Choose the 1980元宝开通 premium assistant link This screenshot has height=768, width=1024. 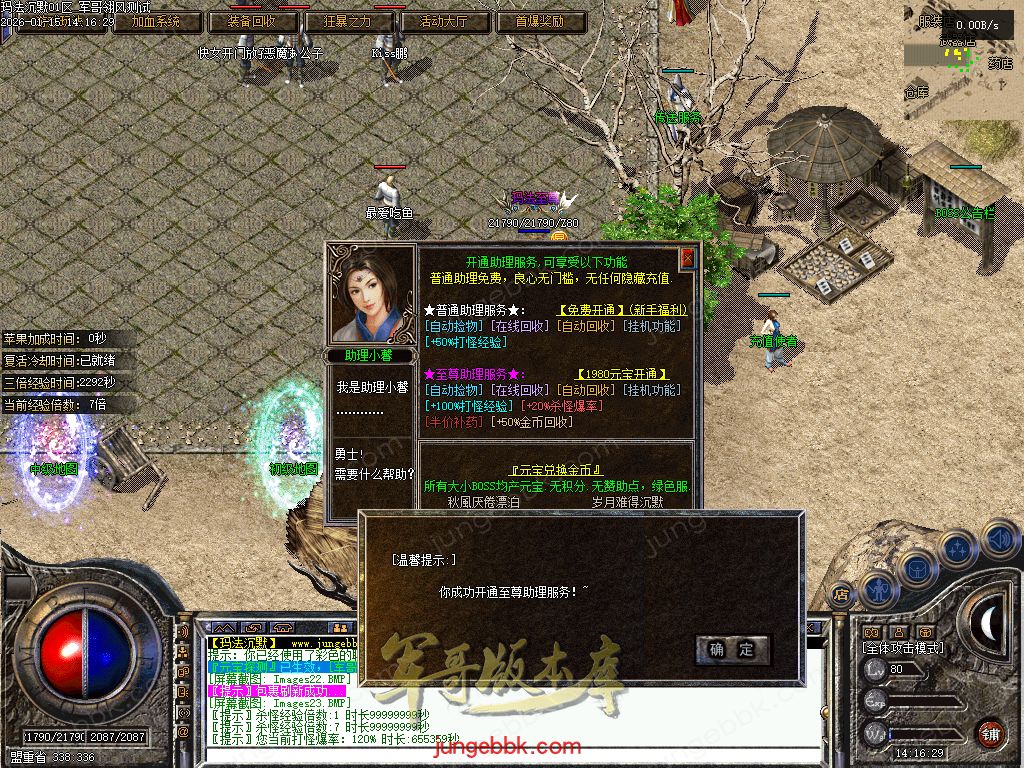pyautogui.click(x=621, y=374)
